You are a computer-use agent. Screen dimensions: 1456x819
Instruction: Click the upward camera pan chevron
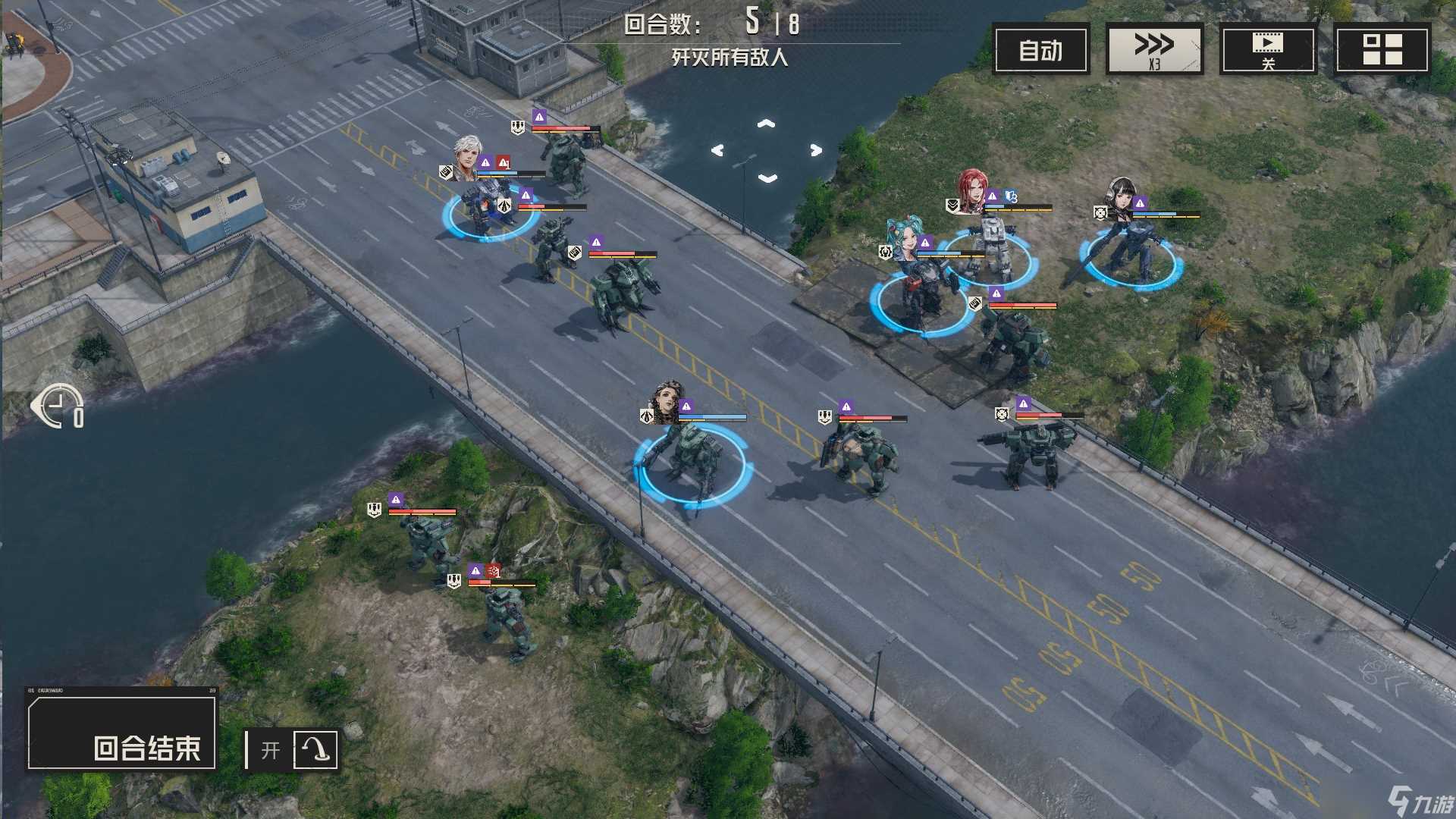766,123
